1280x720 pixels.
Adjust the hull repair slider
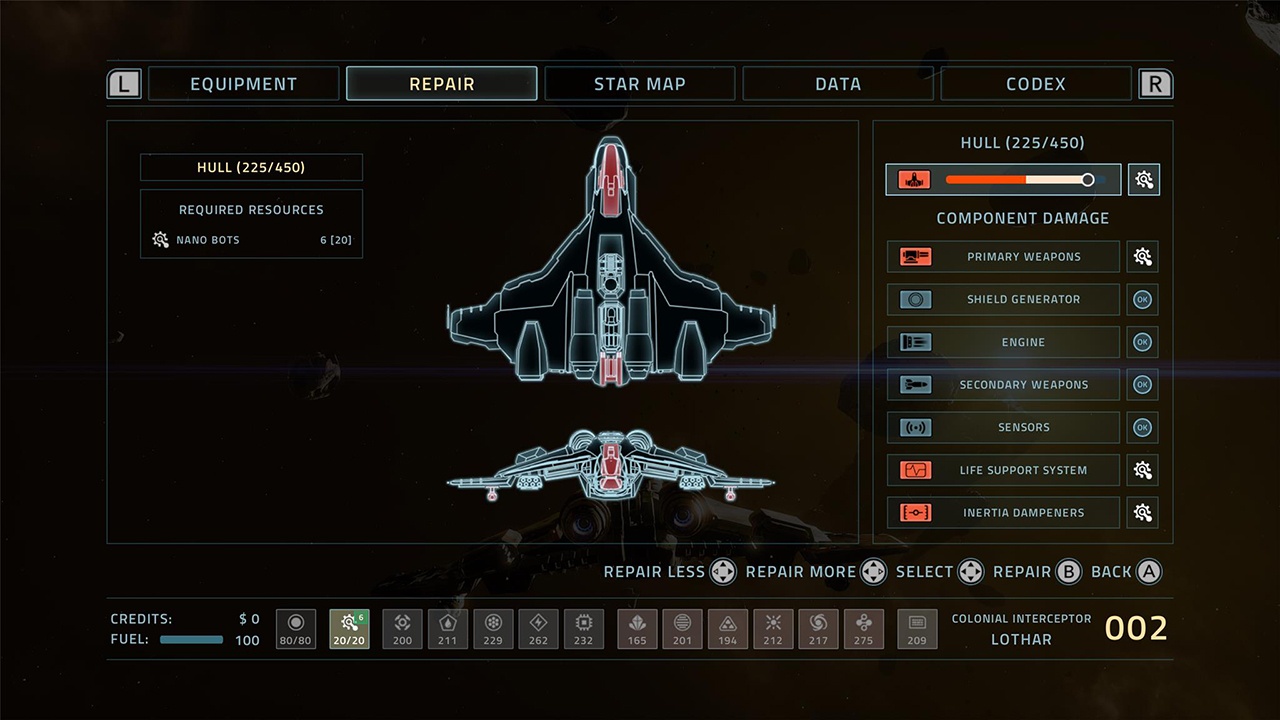(1087, 180)
